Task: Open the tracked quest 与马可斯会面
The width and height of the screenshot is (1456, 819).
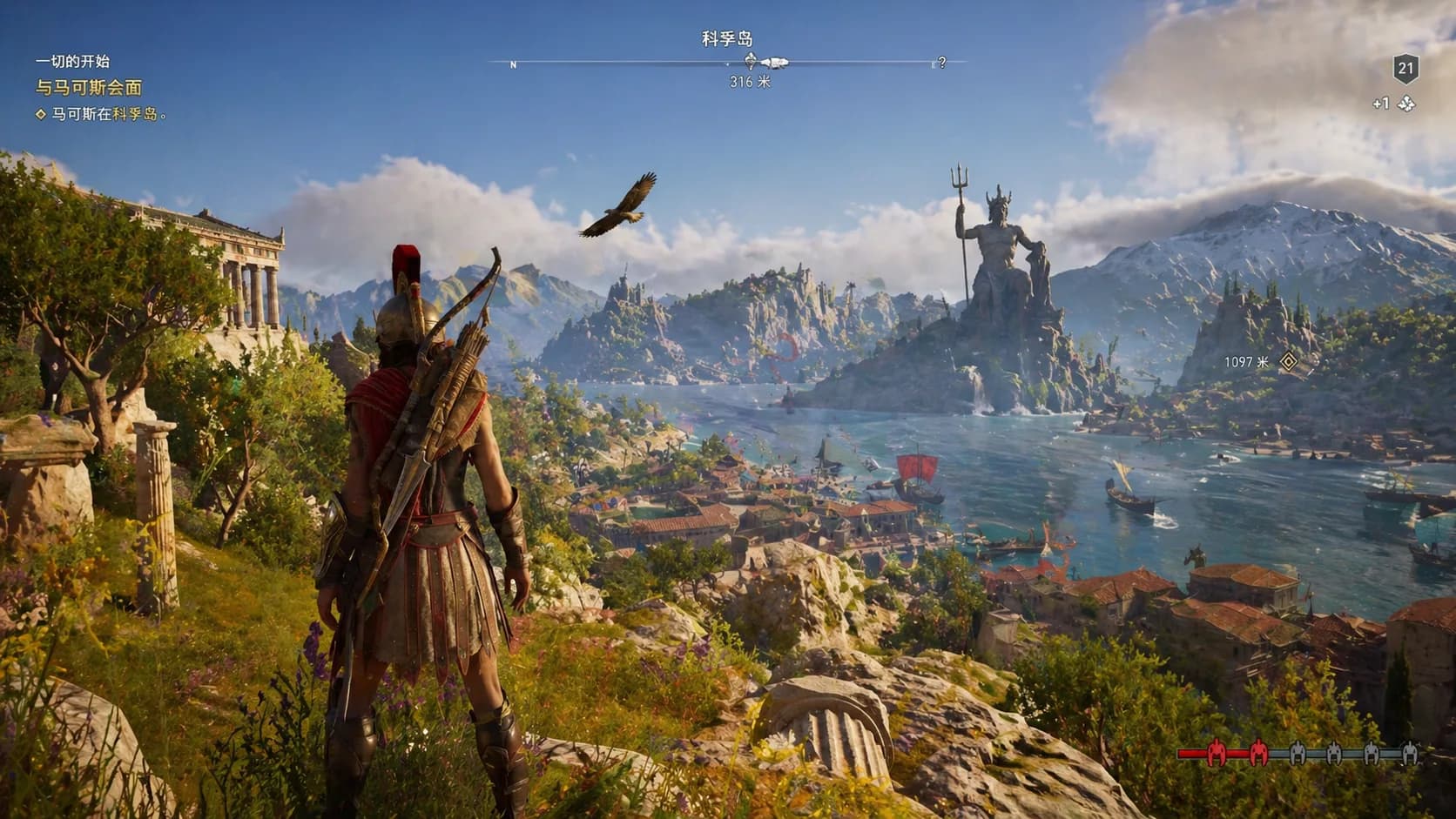Action: (x=89, y=87)
